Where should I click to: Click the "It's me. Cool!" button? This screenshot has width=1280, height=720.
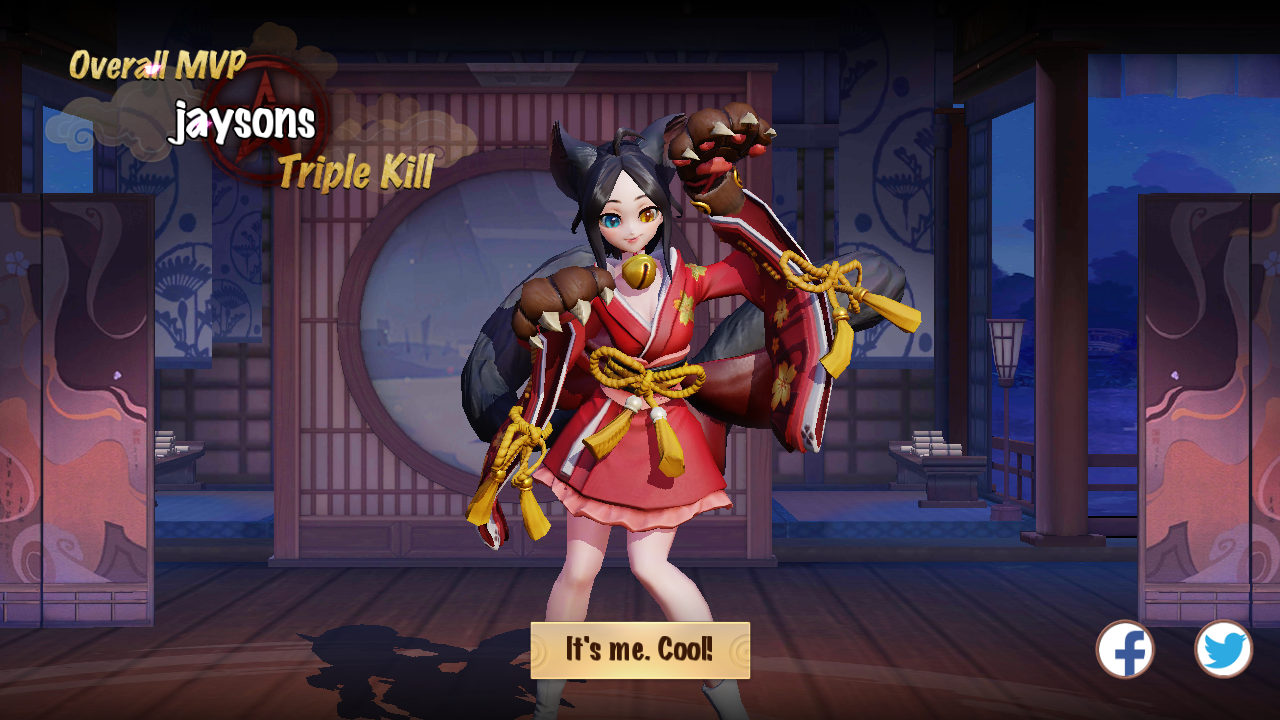tap(640, 650)
